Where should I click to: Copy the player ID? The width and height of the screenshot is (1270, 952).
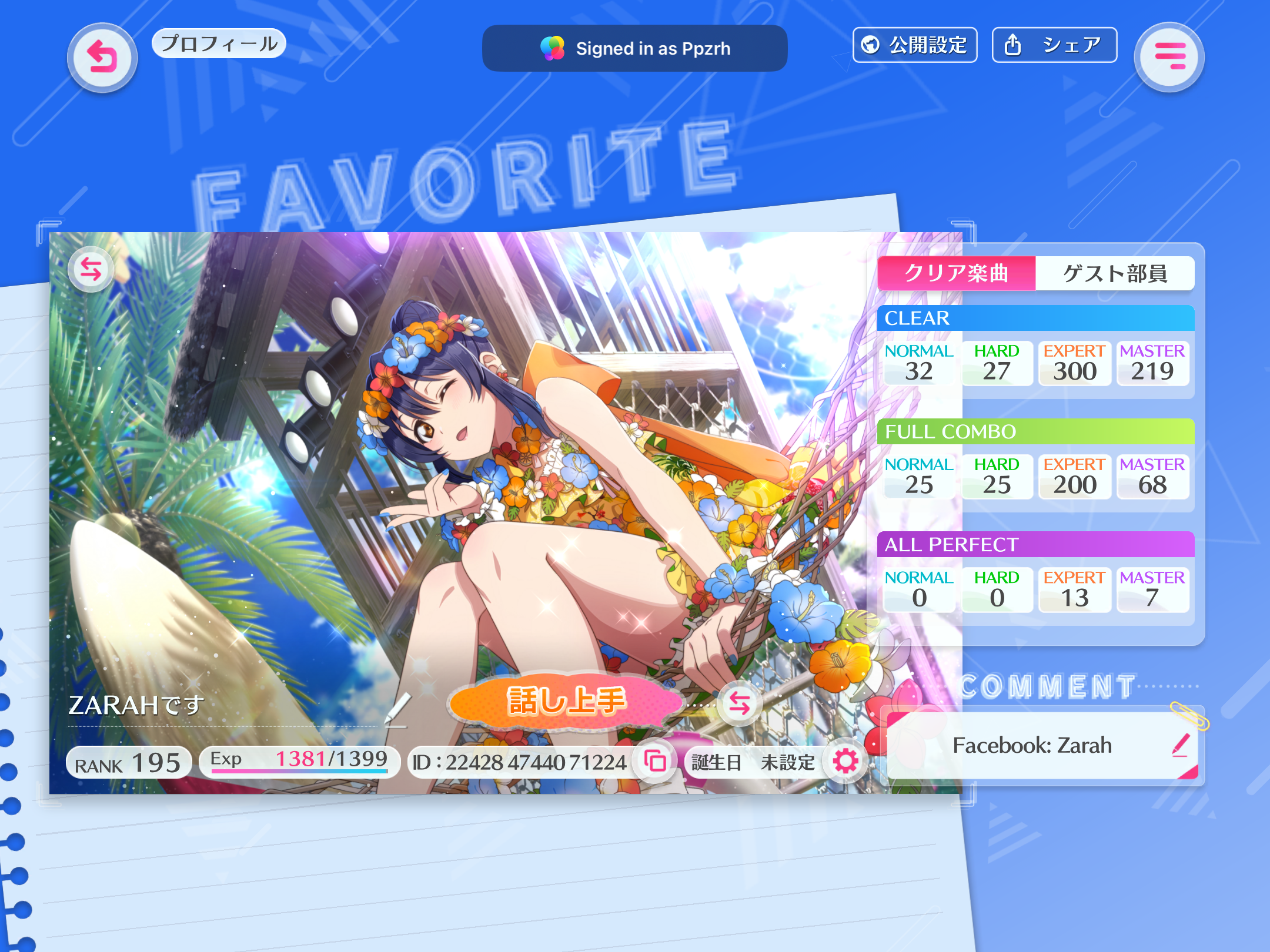click(x=655, y=762)
